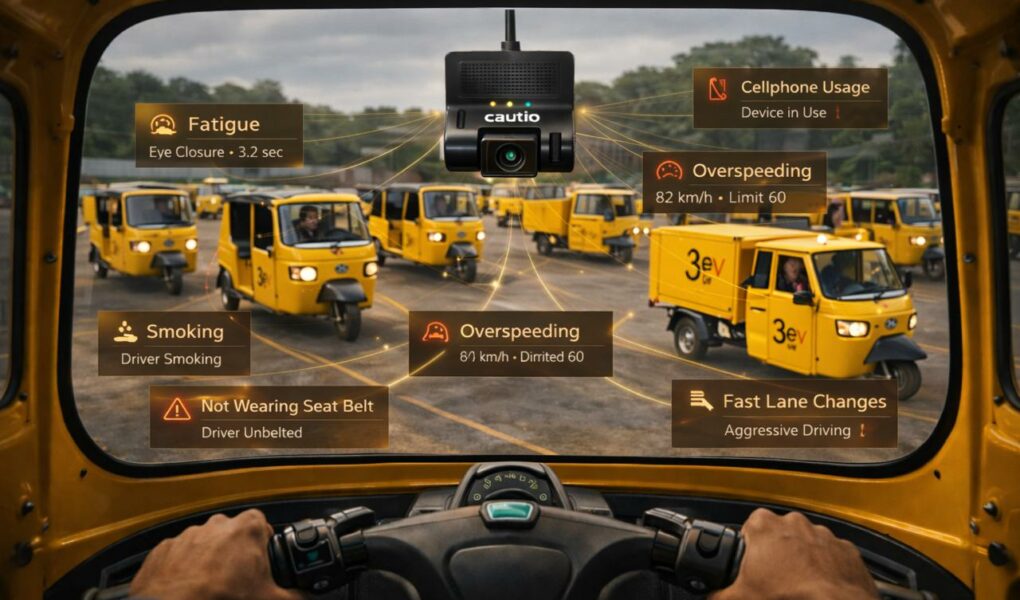Open the Not Wearing Seat Belt warning

[x=269, y=417]
